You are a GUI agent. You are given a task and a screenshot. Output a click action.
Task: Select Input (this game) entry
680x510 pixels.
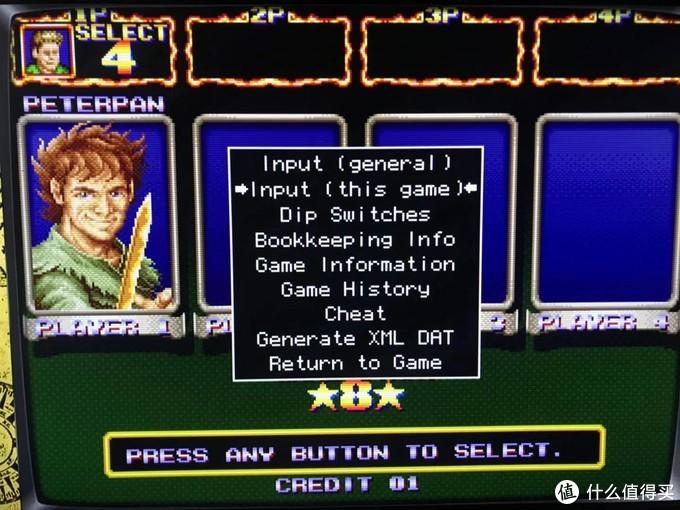click(x=356, y=189)
